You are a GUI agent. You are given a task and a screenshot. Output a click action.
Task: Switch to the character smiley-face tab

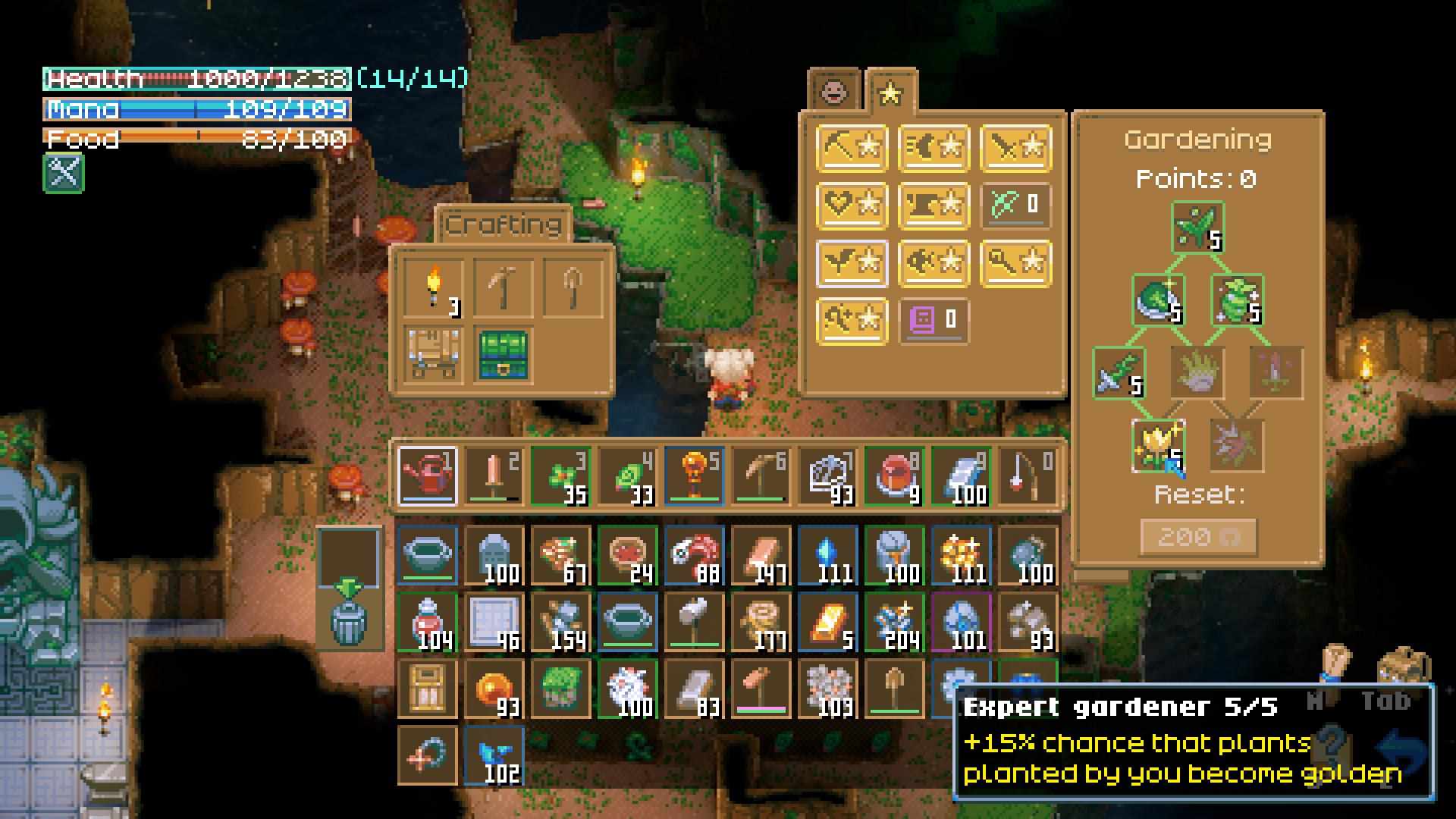coord(834,91)
